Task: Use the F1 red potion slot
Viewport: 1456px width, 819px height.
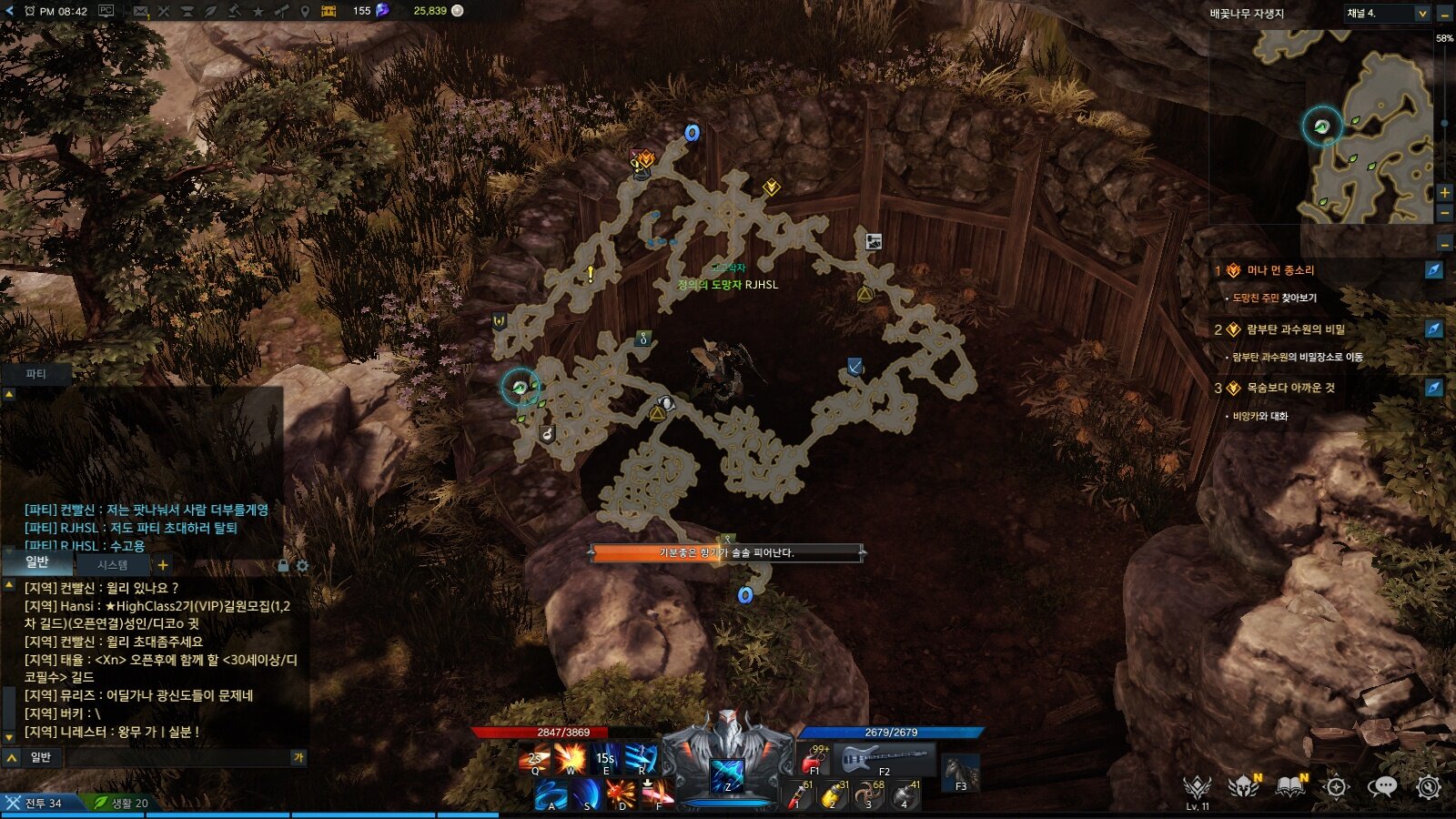Action: [x=814, y=760]
